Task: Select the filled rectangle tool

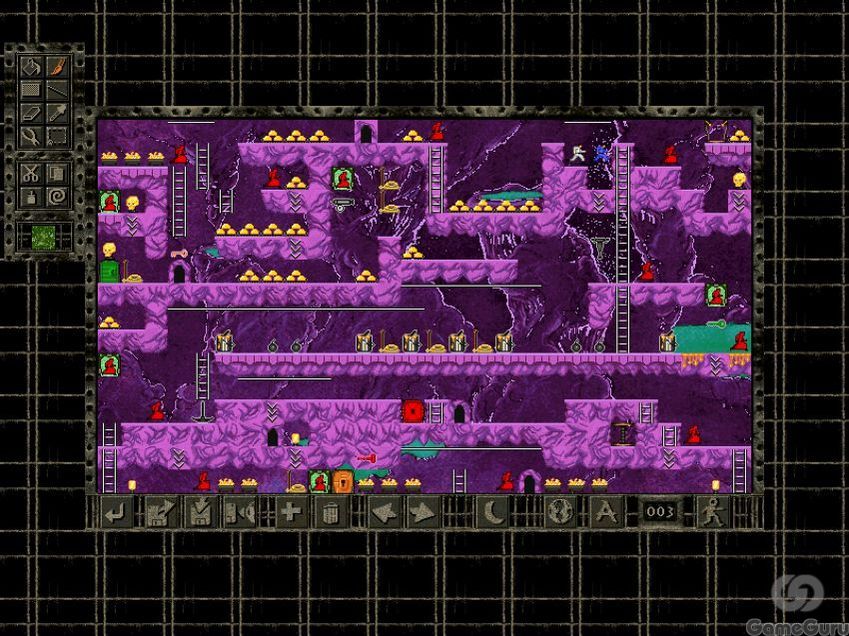Action: coord(32,91)
